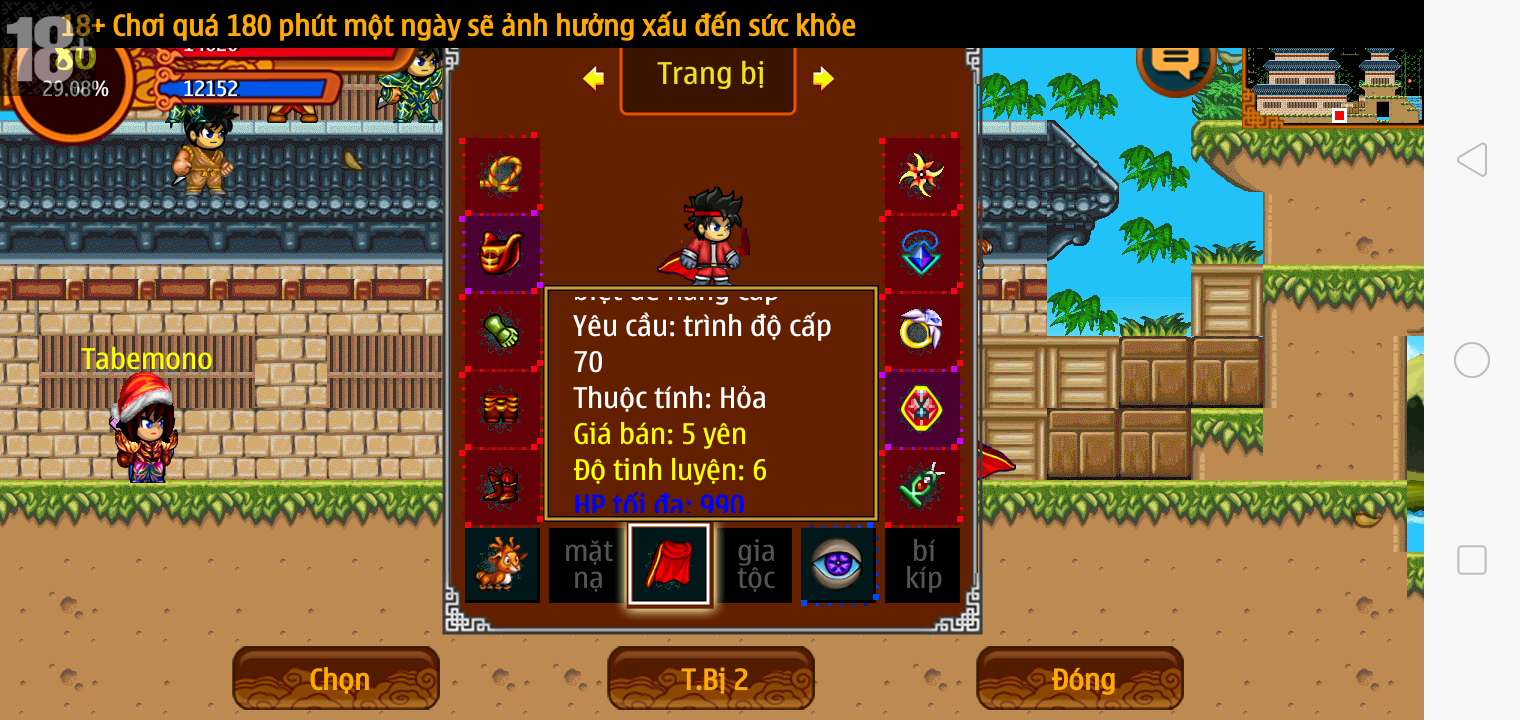Image resolution: width=1520 pixels, height=720 pixels.
Task: Open the T.Bị 2 equipment set
Action: click(711, 679)
